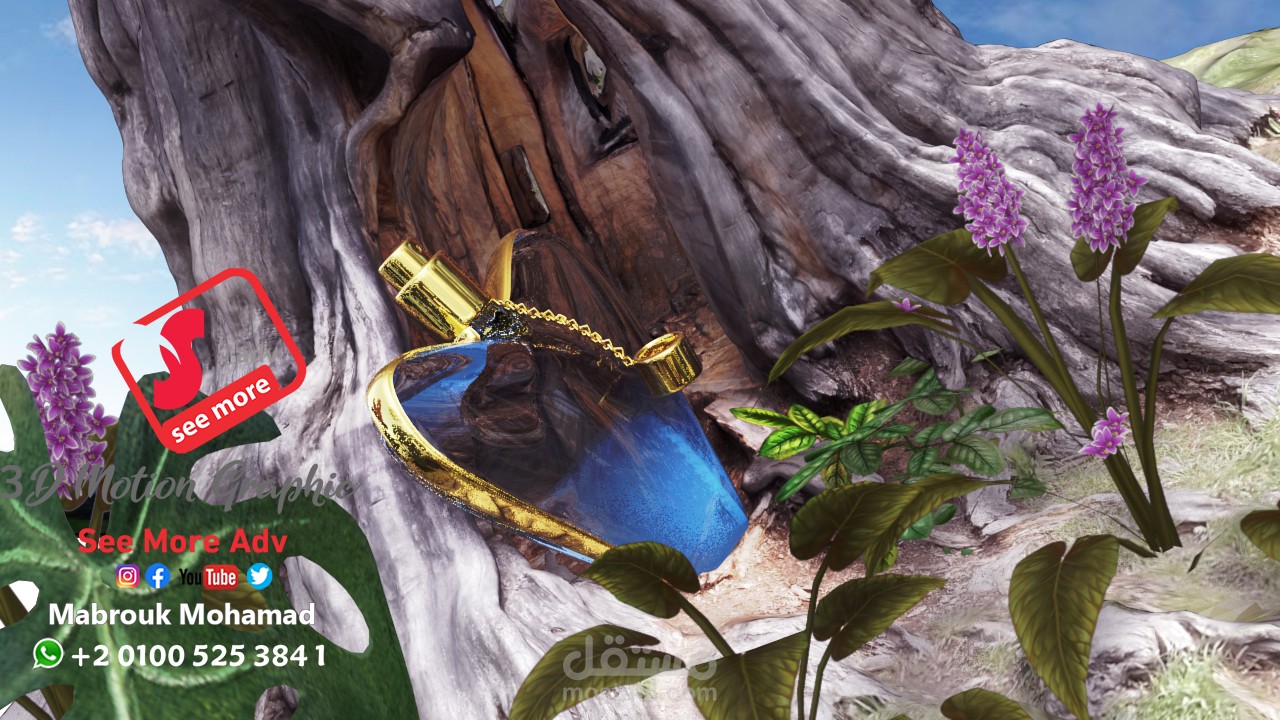The height and width of the screenshot is (720, 1280).
Task: Select the YouTube logo
Action: (209, 576)
